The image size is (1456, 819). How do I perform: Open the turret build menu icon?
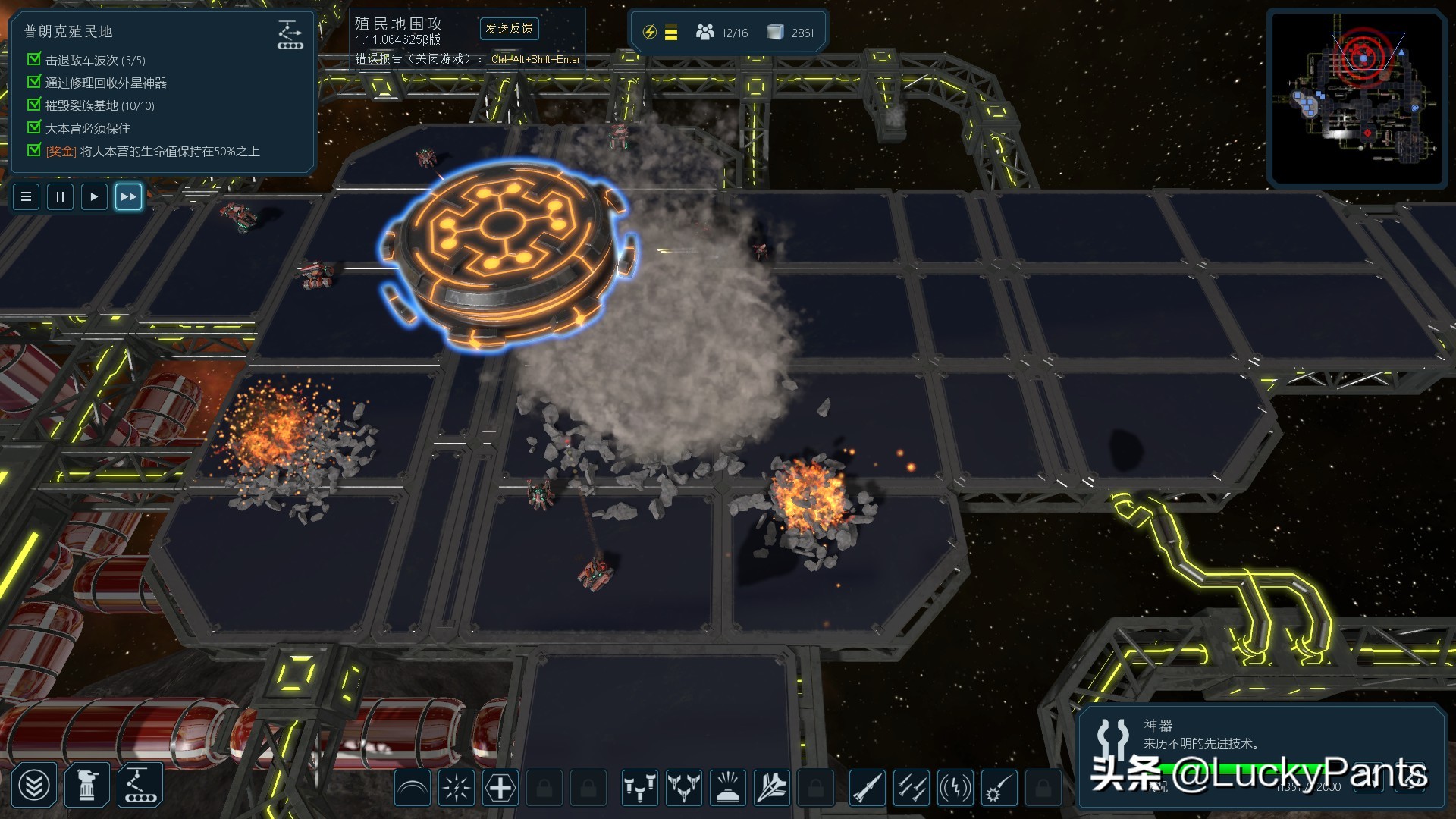[x=87, y=786]
